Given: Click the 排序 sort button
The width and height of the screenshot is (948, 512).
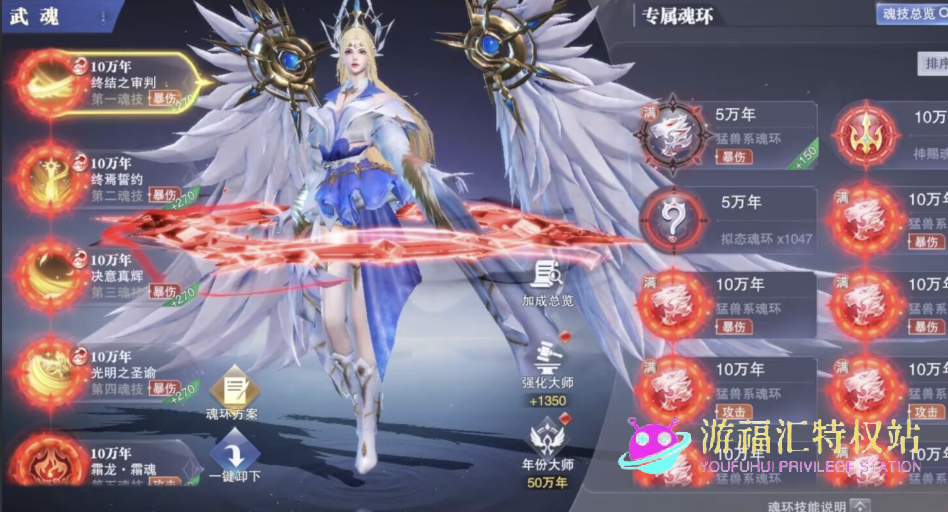Looking at the screenshot, I should coord(932,64).
